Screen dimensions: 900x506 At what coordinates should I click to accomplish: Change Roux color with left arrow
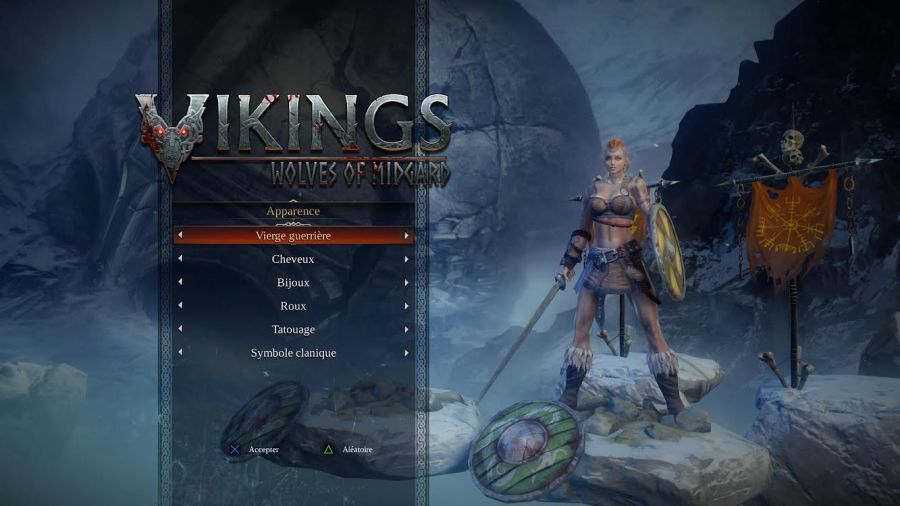pyautogui.click(x=180, y=306)
